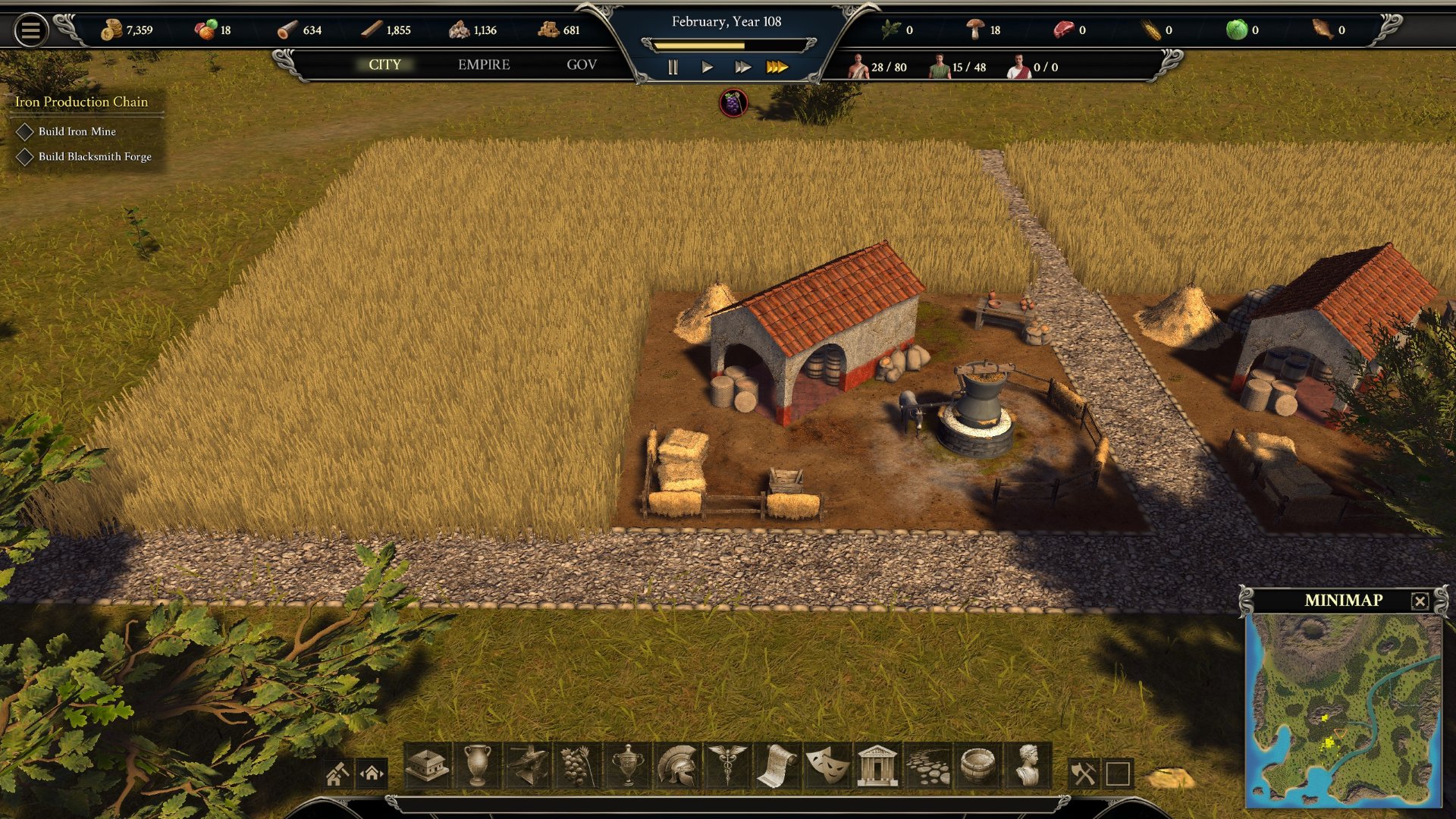Select the Build Iron Mine objective
This screenshot has height=819, width=1456.
(77, 132)
